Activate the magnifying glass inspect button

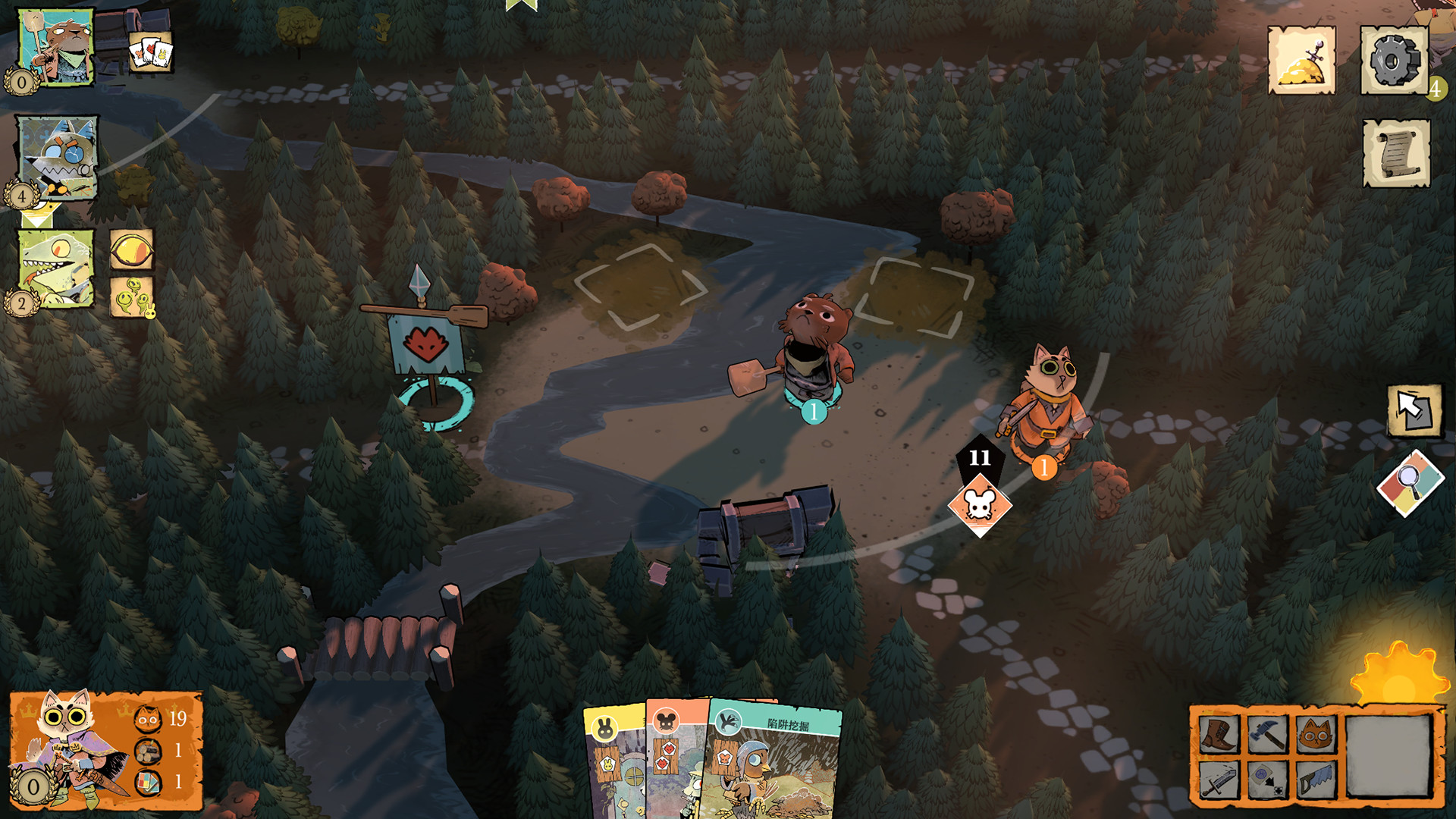pyautogui.click(x=1410, y=484)
